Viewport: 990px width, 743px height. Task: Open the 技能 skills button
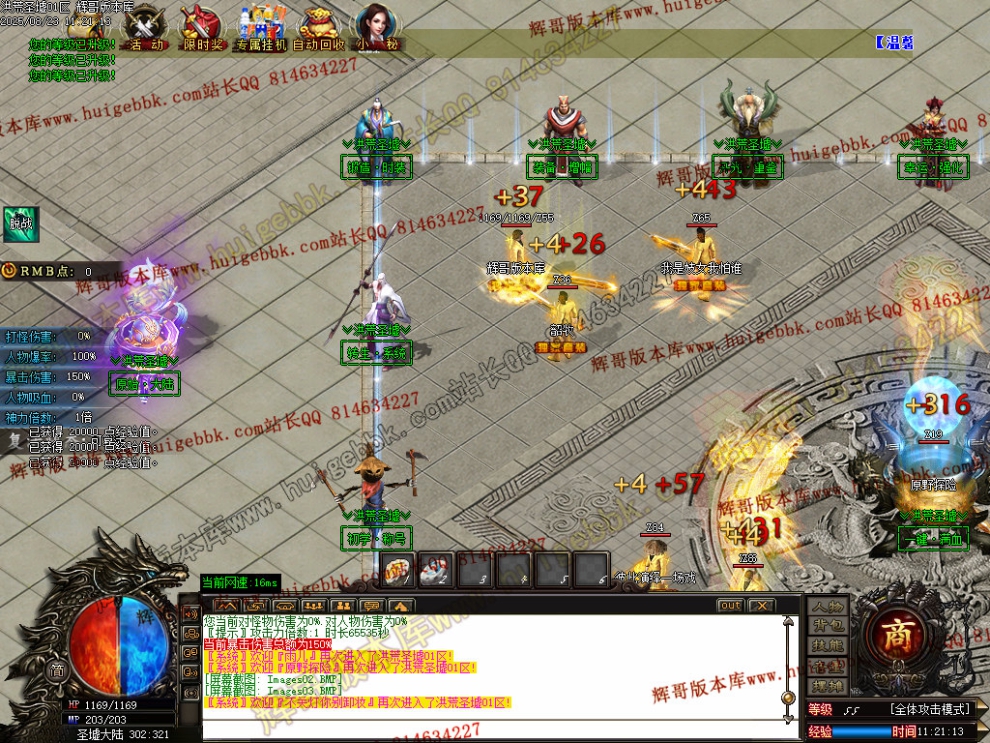tap(827, 647)
